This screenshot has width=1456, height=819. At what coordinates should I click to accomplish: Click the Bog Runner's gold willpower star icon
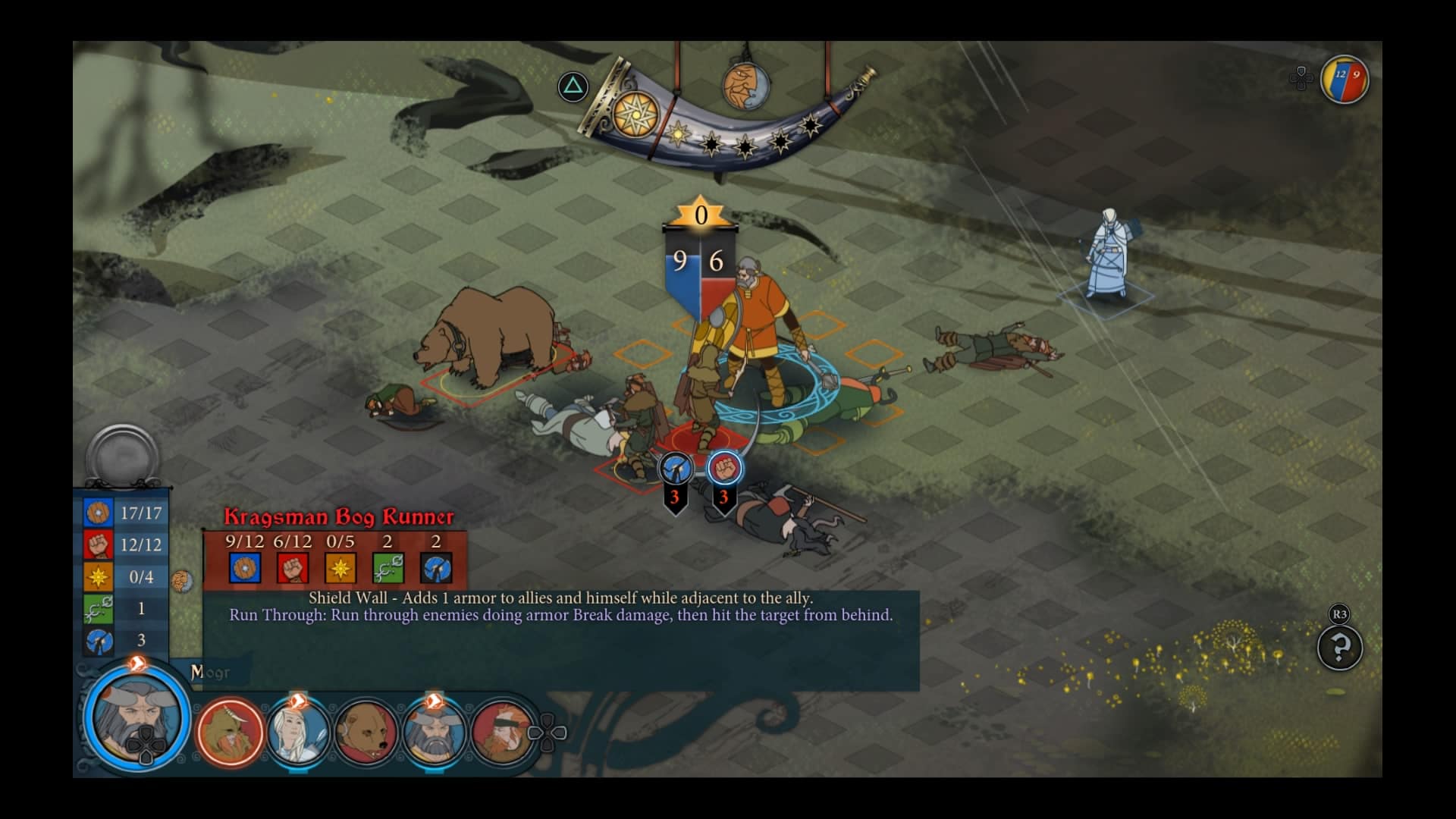[x=340, y=568]
